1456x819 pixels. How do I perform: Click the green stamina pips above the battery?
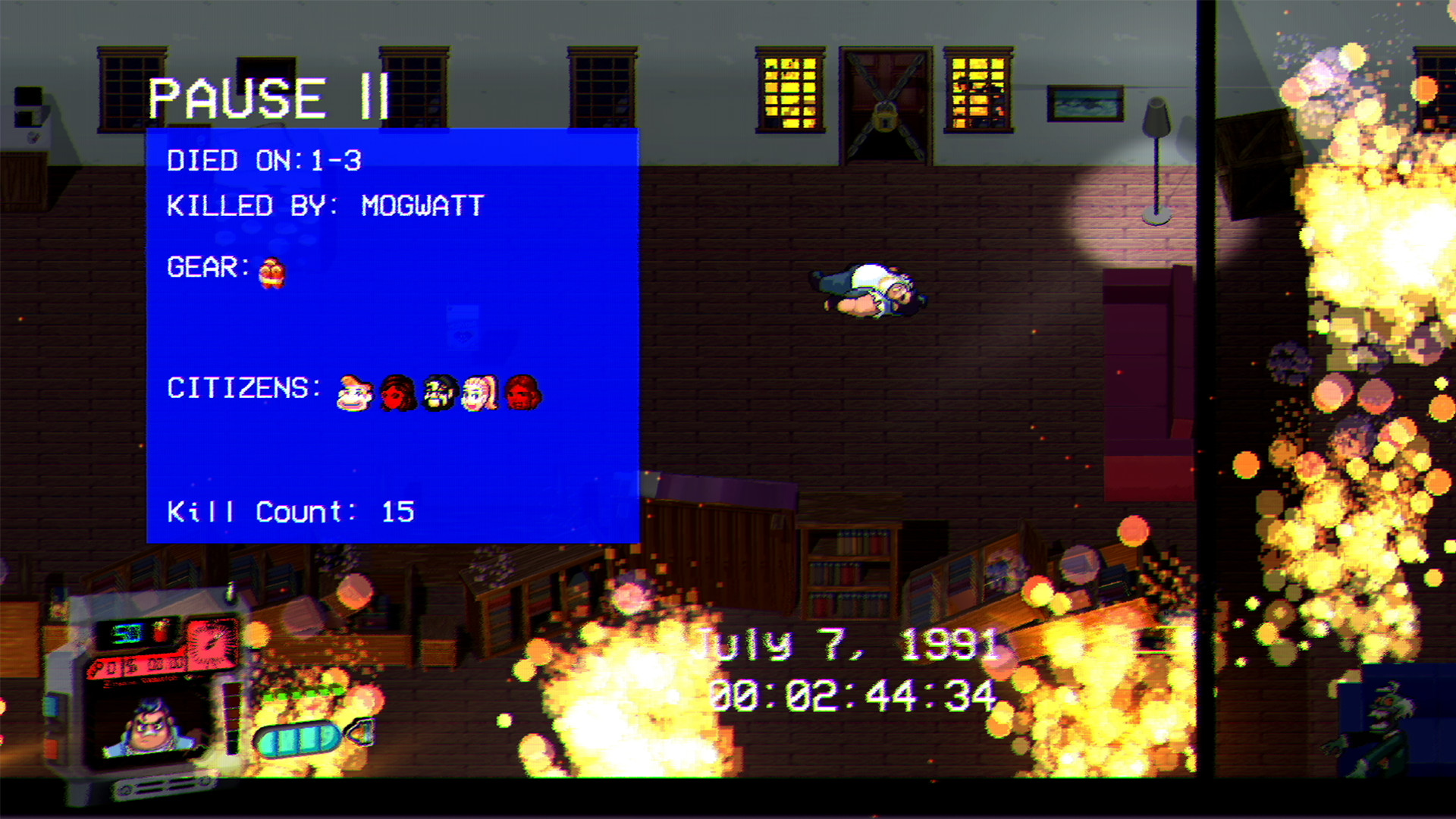[x=303, y=691]
